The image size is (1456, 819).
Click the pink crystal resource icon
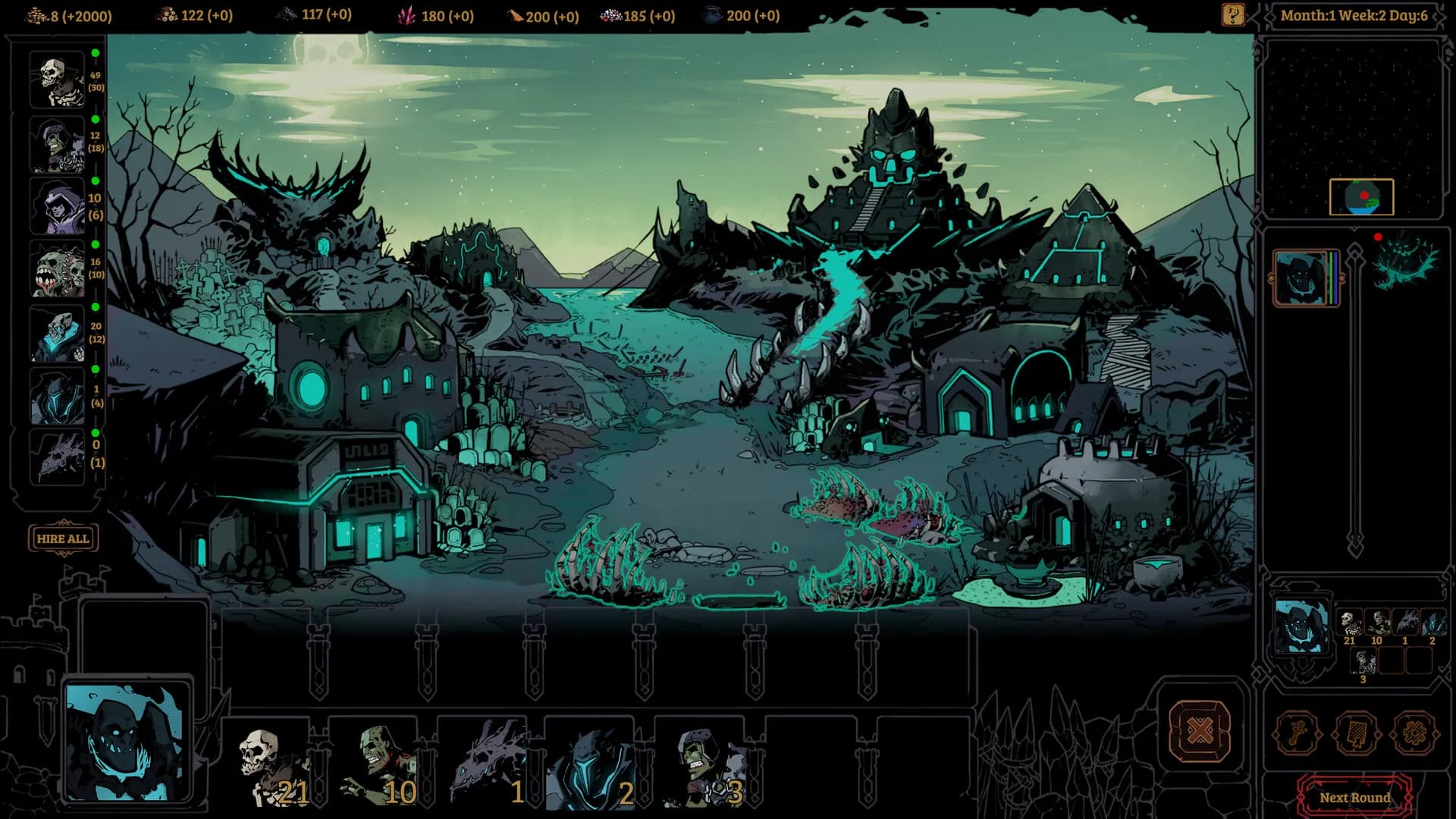click(x=407, y=15)
